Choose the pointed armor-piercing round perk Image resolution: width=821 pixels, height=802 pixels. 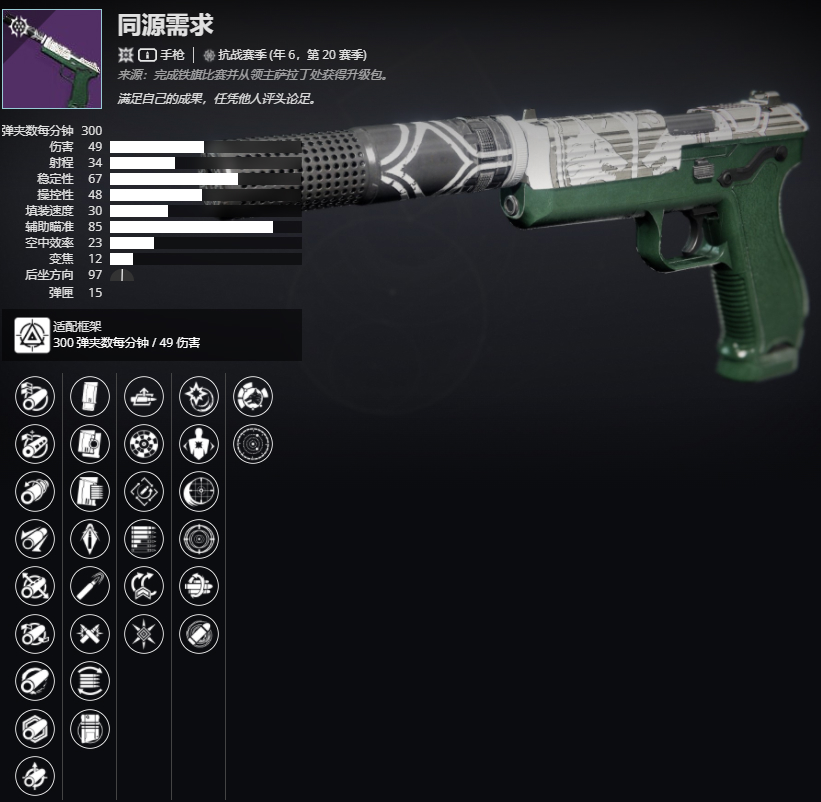pyautogui.click(x=90, y=539)
